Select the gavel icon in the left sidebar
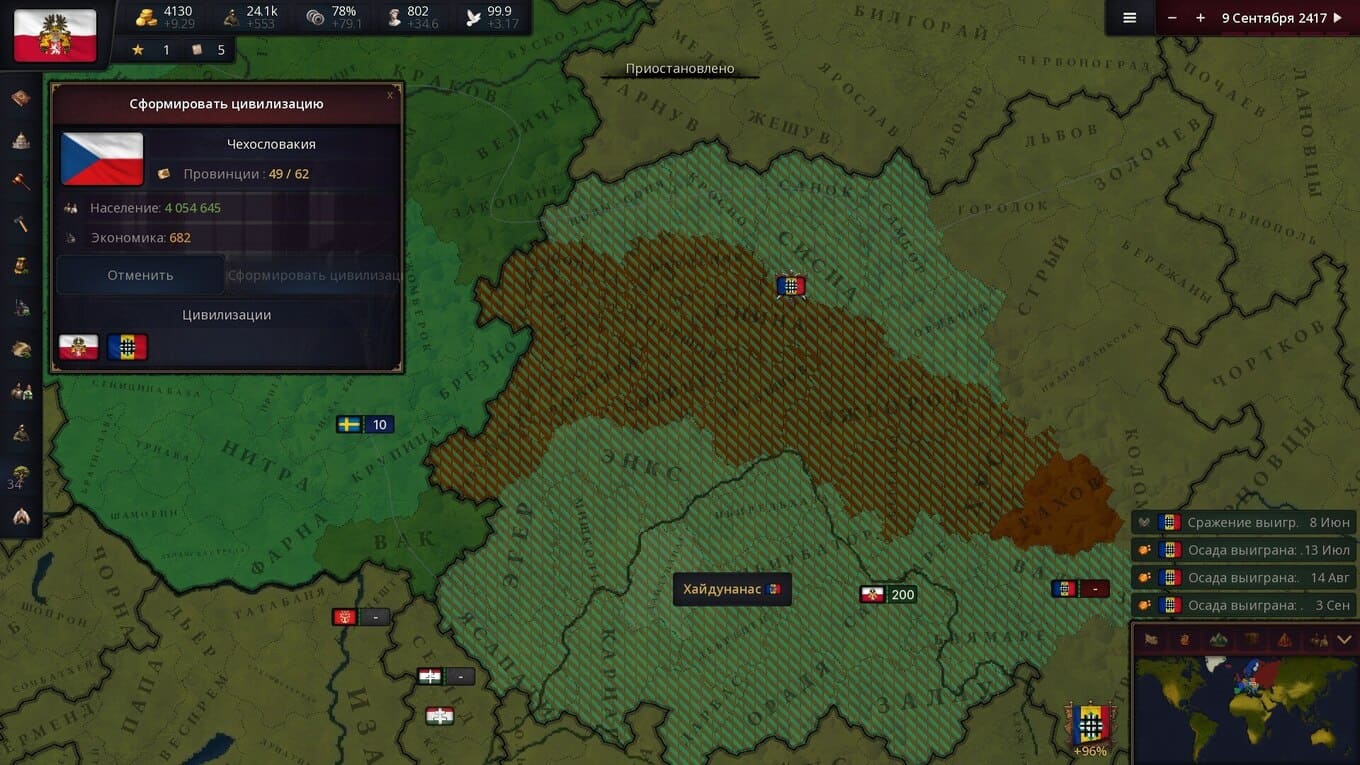 pyautogui.click(x=21, y=181)
